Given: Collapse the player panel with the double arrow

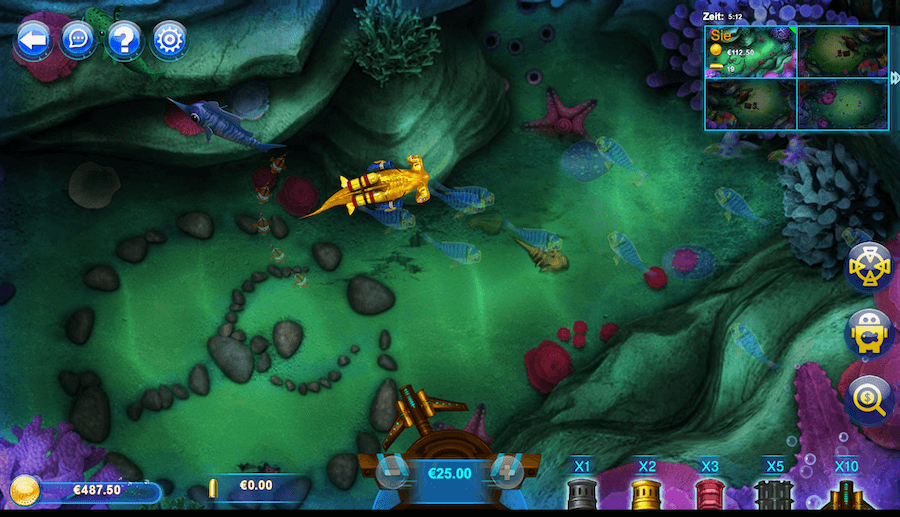Looking at the screenshot, I should tap(894, 78).
